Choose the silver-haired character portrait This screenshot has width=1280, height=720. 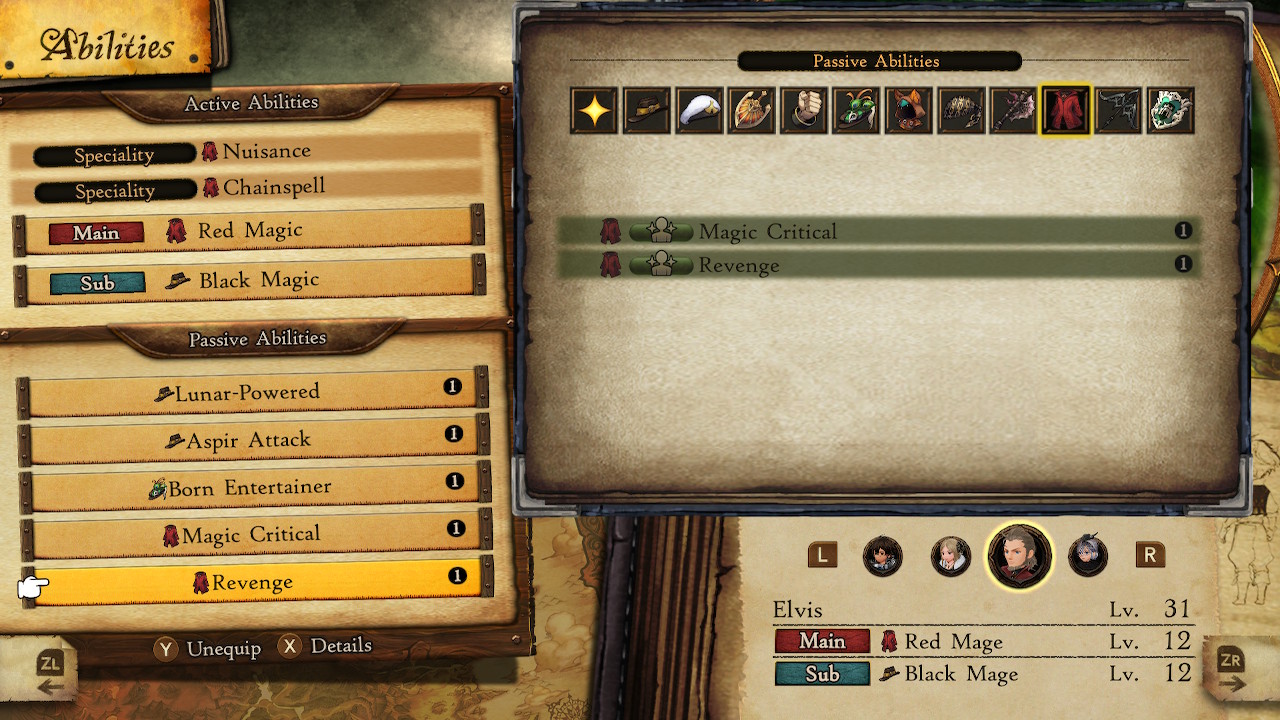click(x=1087, y=556)
